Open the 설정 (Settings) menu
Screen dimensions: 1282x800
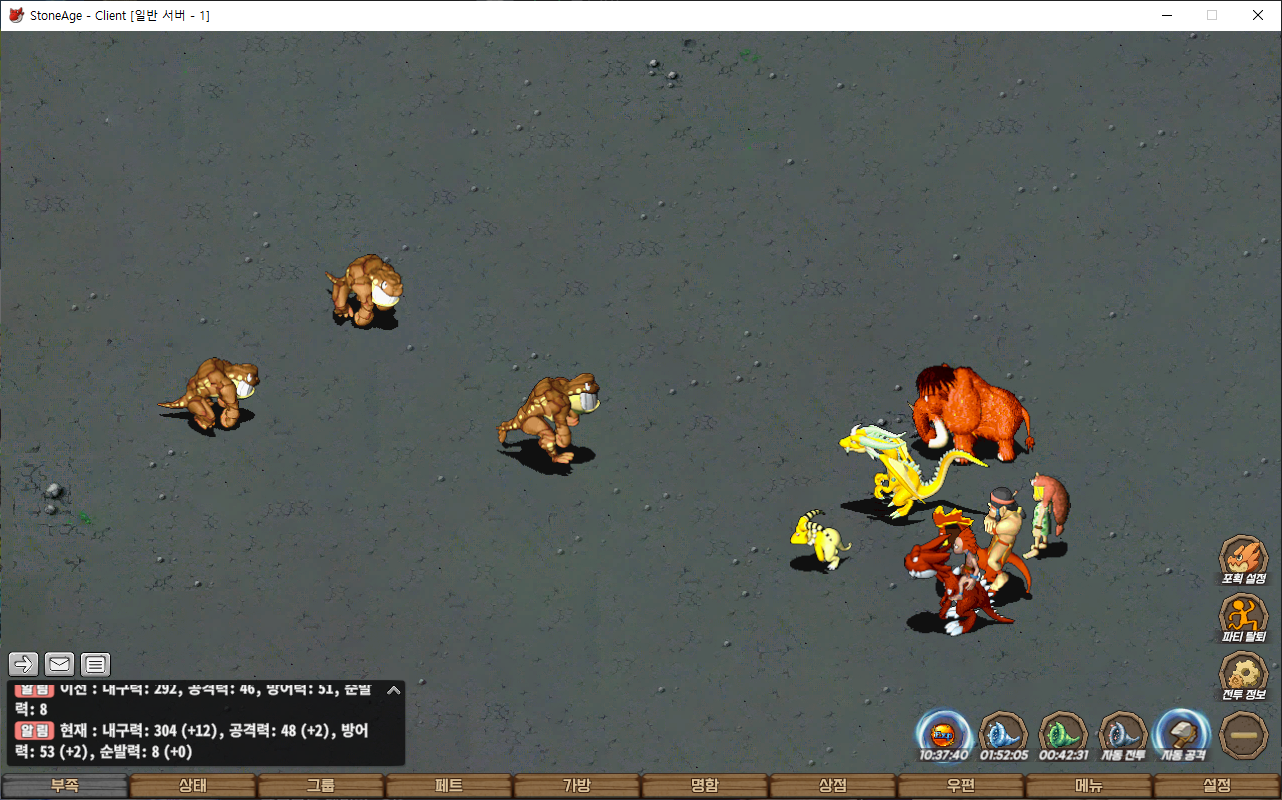pos(1217,786)
